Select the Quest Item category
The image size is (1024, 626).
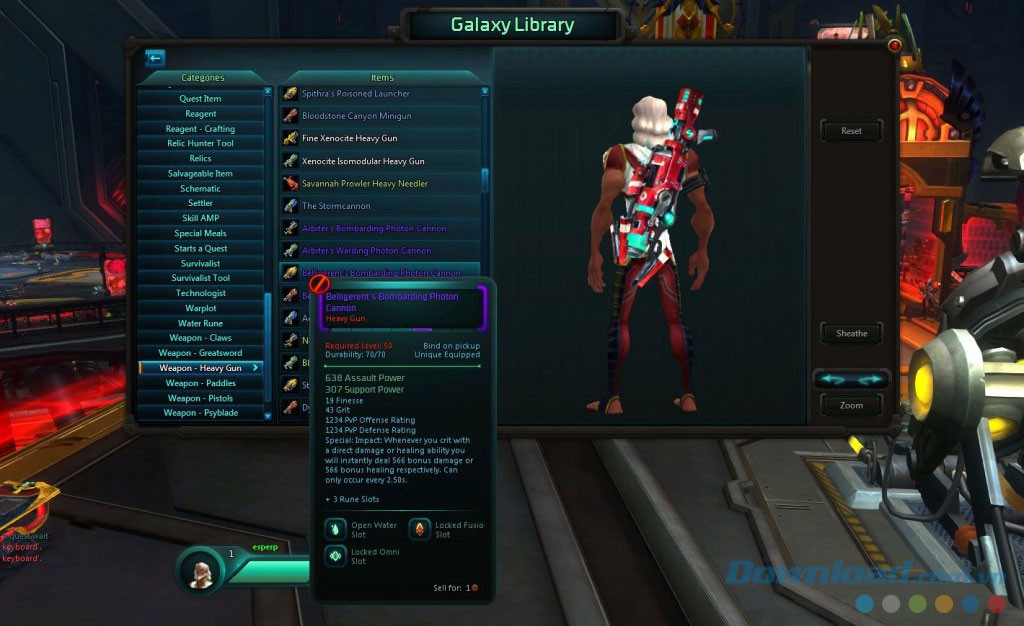coord(200,99)
